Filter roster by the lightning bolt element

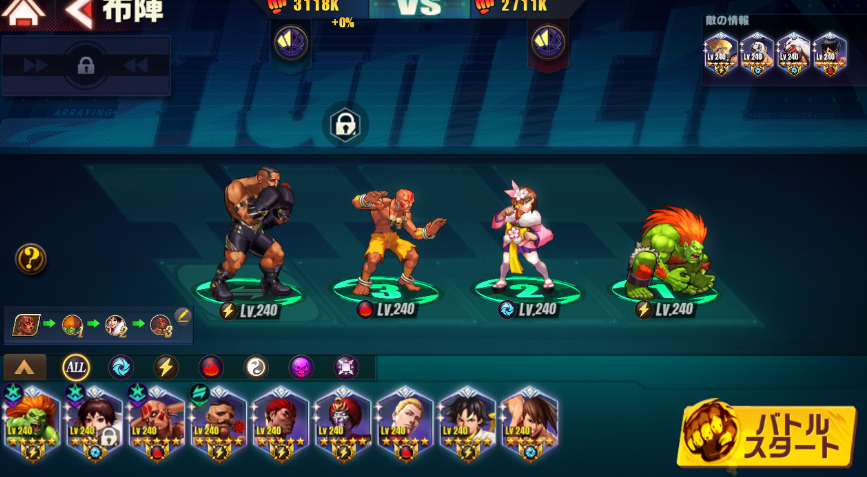click(x=166, y=367)
